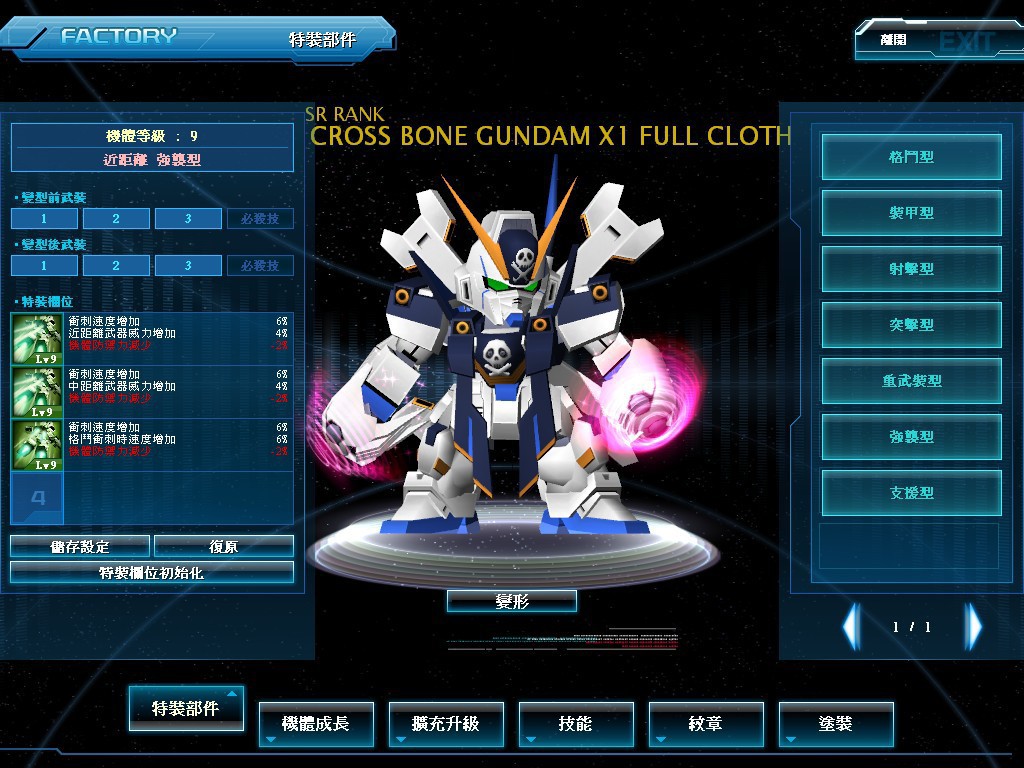
Task: Select the 格鬥型 part type
Action: click(x=911, y=157)
